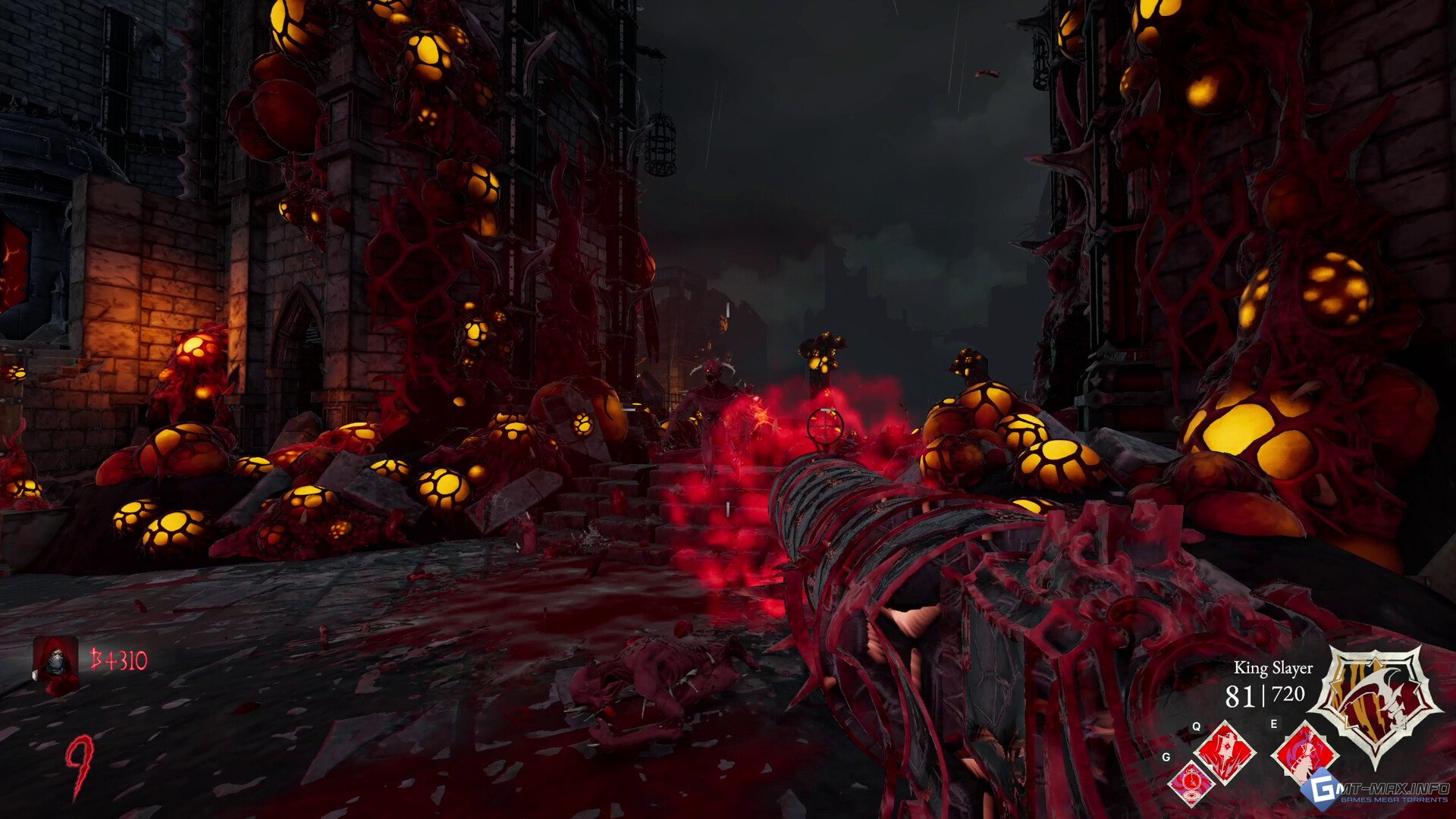Click the red-hooded character portrait

[55, 664]
